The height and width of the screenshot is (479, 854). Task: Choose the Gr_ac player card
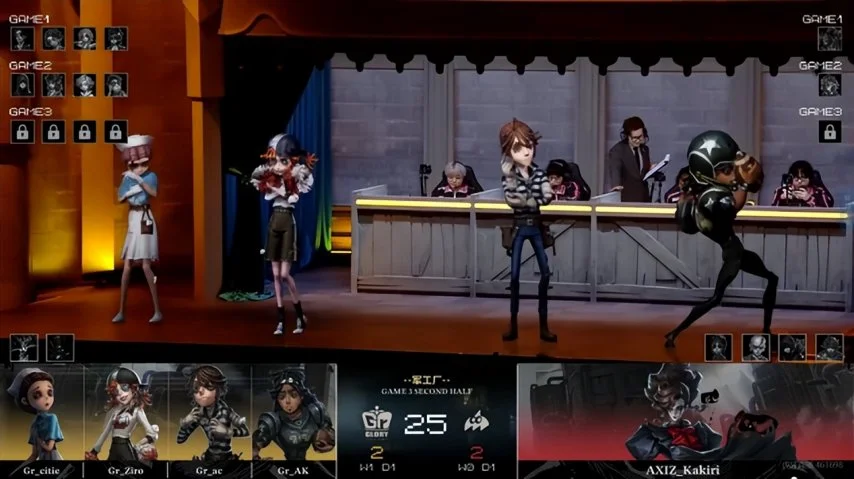(x=210, y=420)
